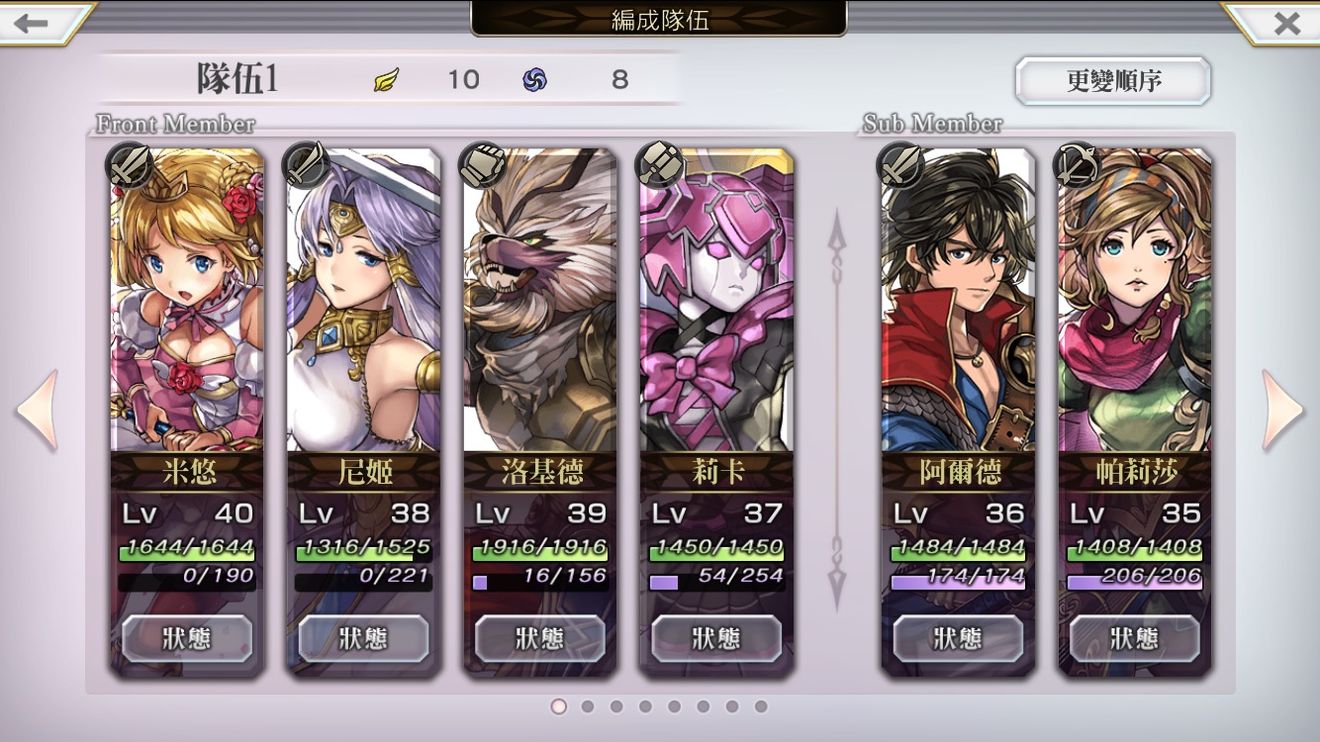Show 洛基德's 狀態 status details

pyautogui.click(x=540, y=638)
